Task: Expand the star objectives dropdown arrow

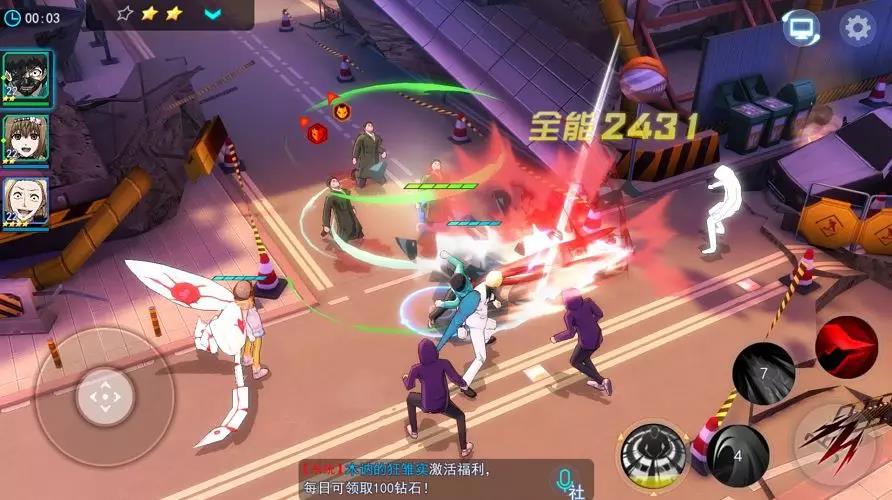Action: (x=213, y=14)
